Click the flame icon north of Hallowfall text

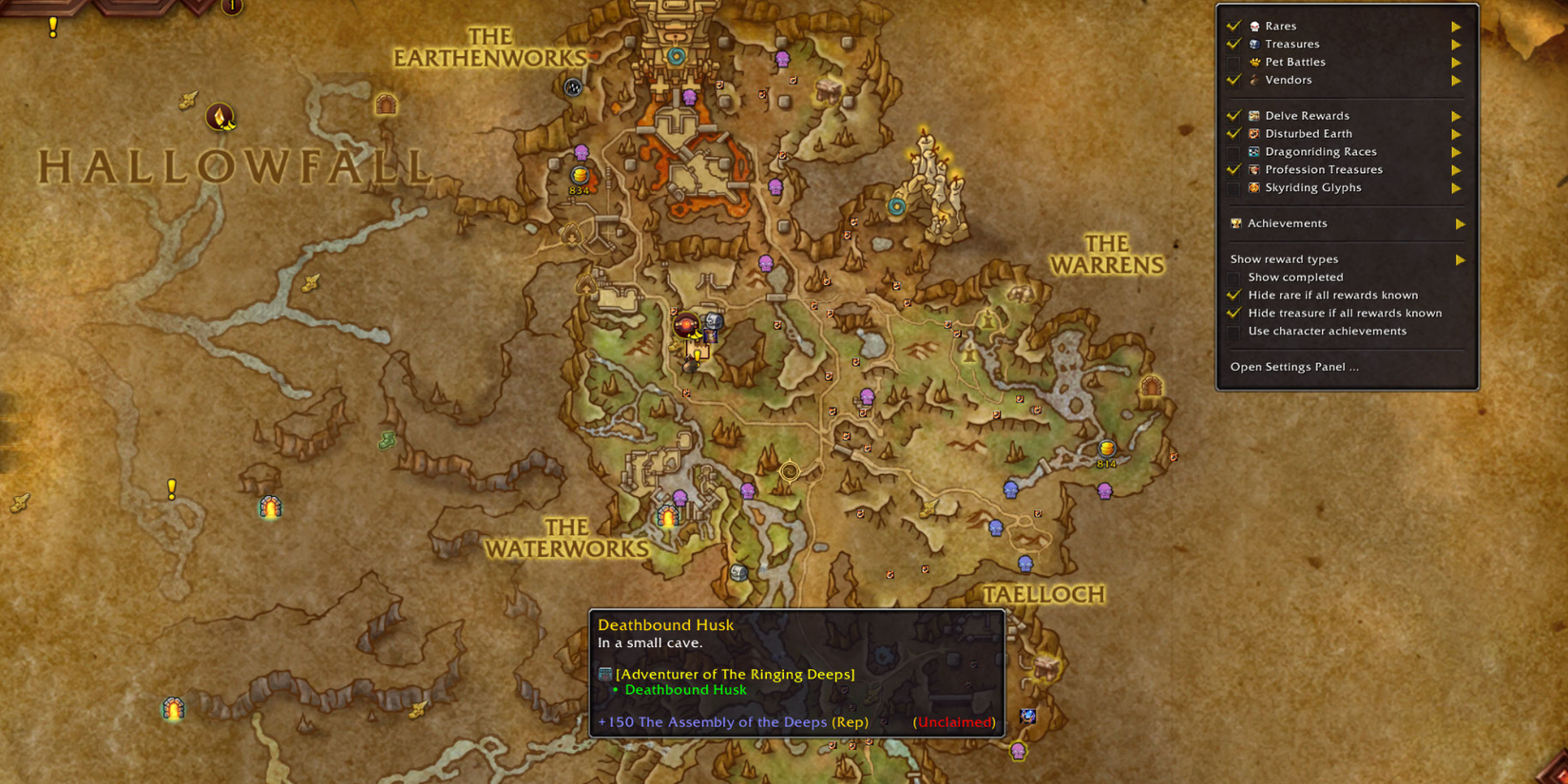[221, 118]
